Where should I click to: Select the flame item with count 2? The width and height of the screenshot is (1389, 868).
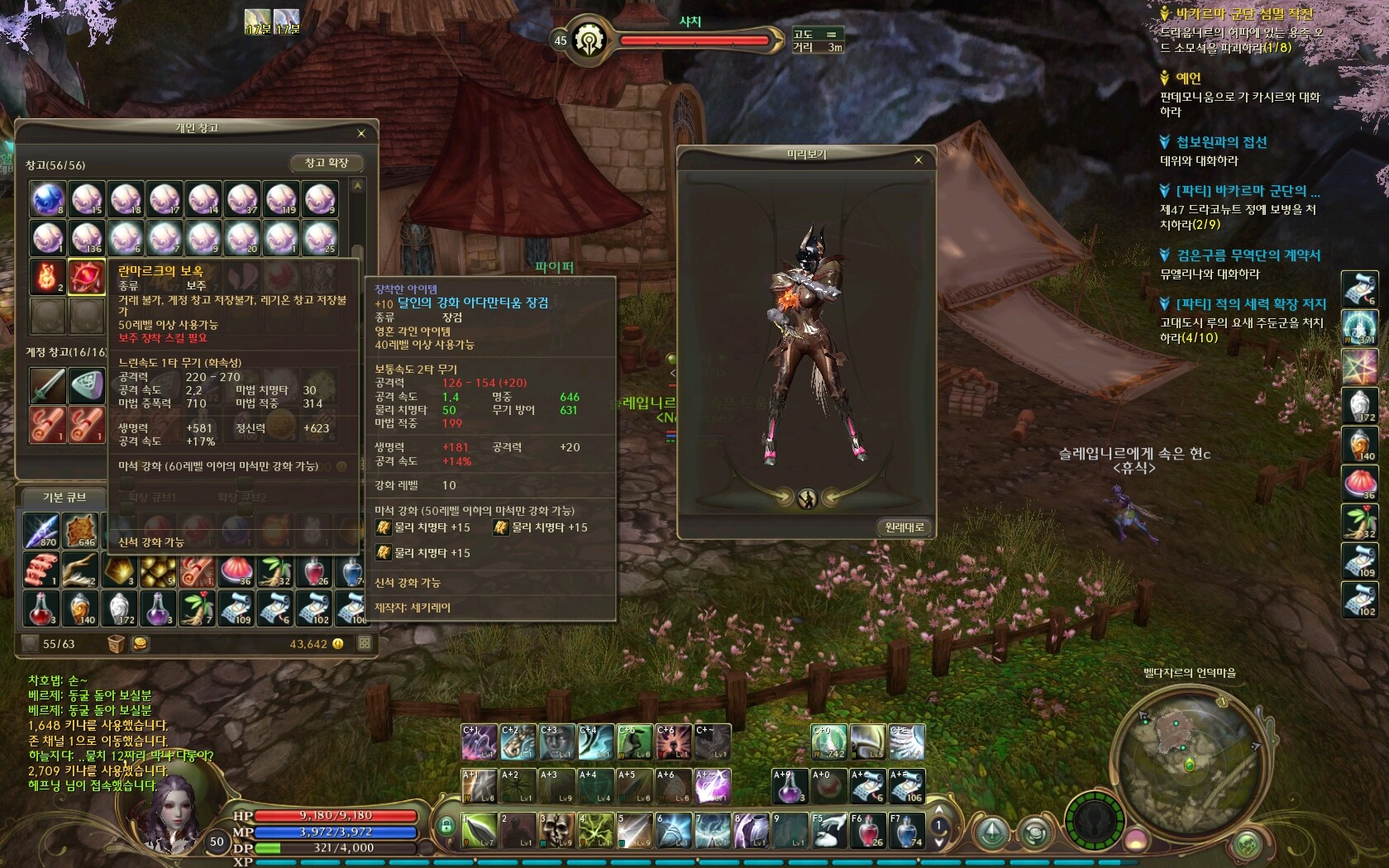coord(48,277)
